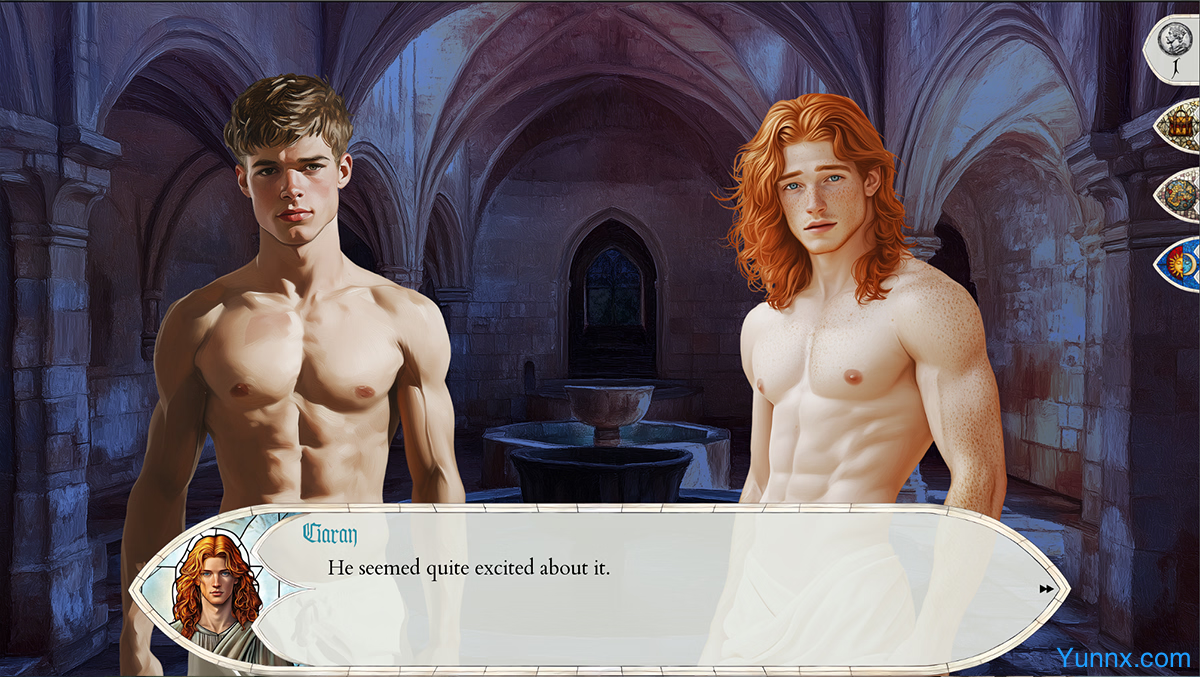Click the fast-forward arrows in the dialogue box
The image size is (1200, 677).
(x=1046, y=589)
